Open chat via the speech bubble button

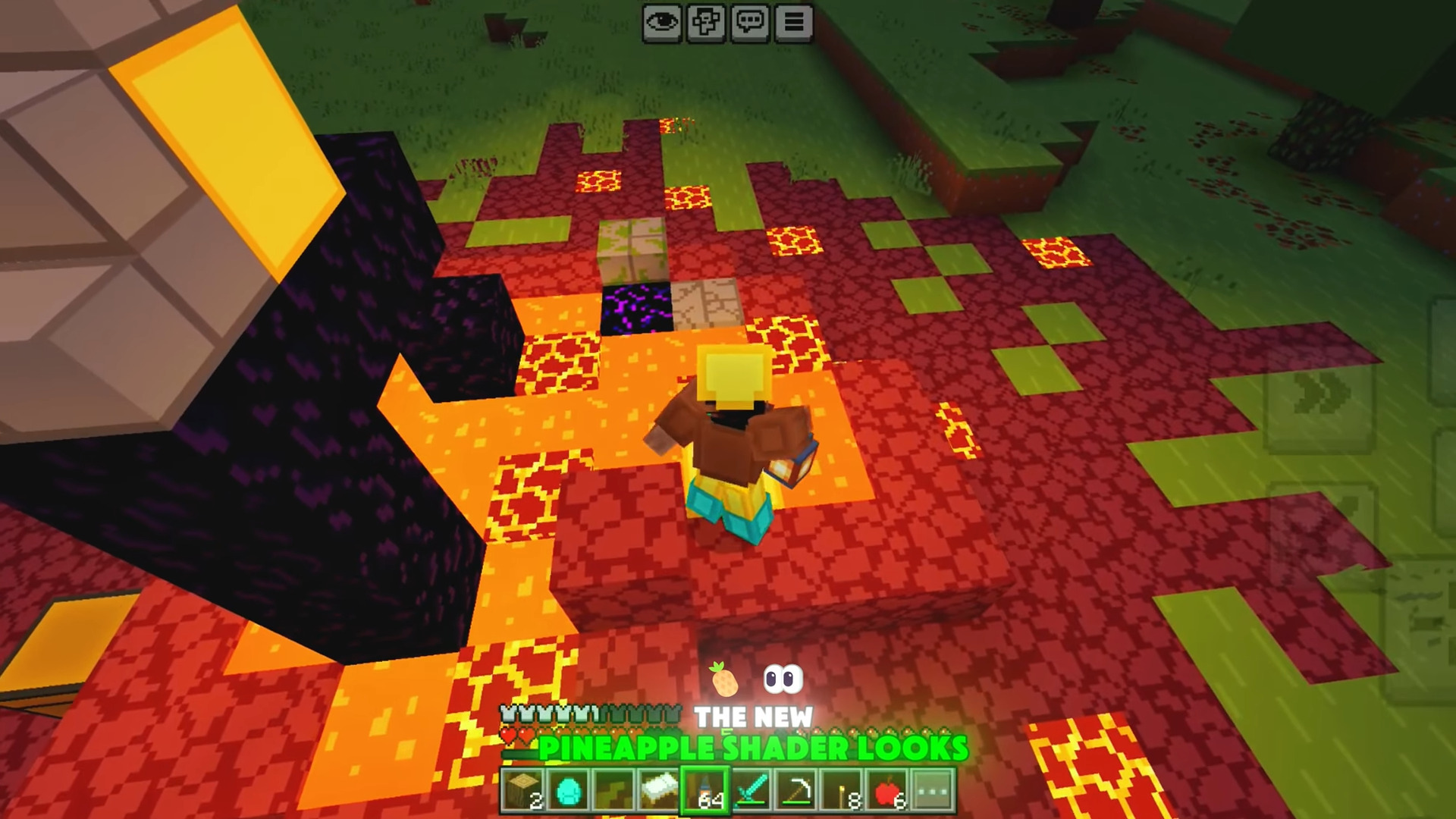[x=750, y=23]
